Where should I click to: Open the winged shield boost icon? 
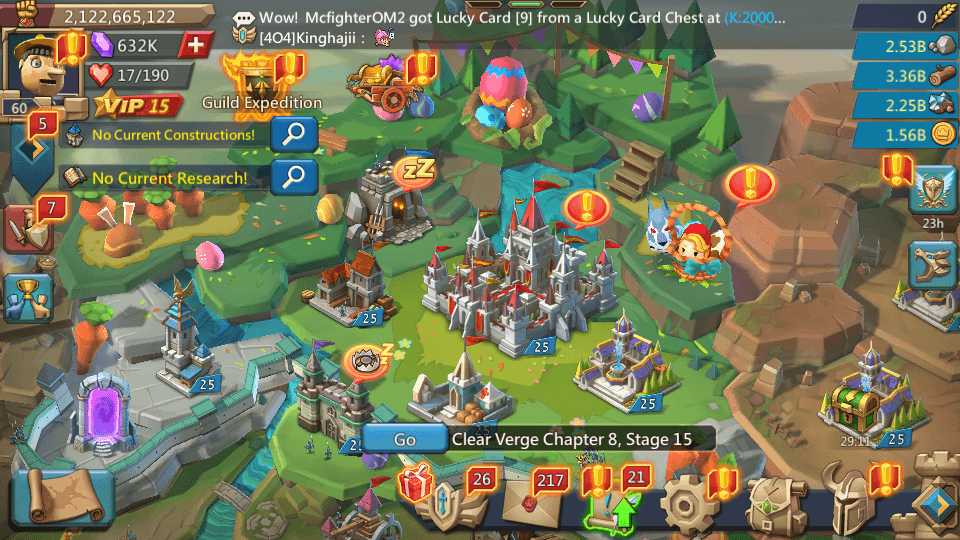click(x=933, y=190)
